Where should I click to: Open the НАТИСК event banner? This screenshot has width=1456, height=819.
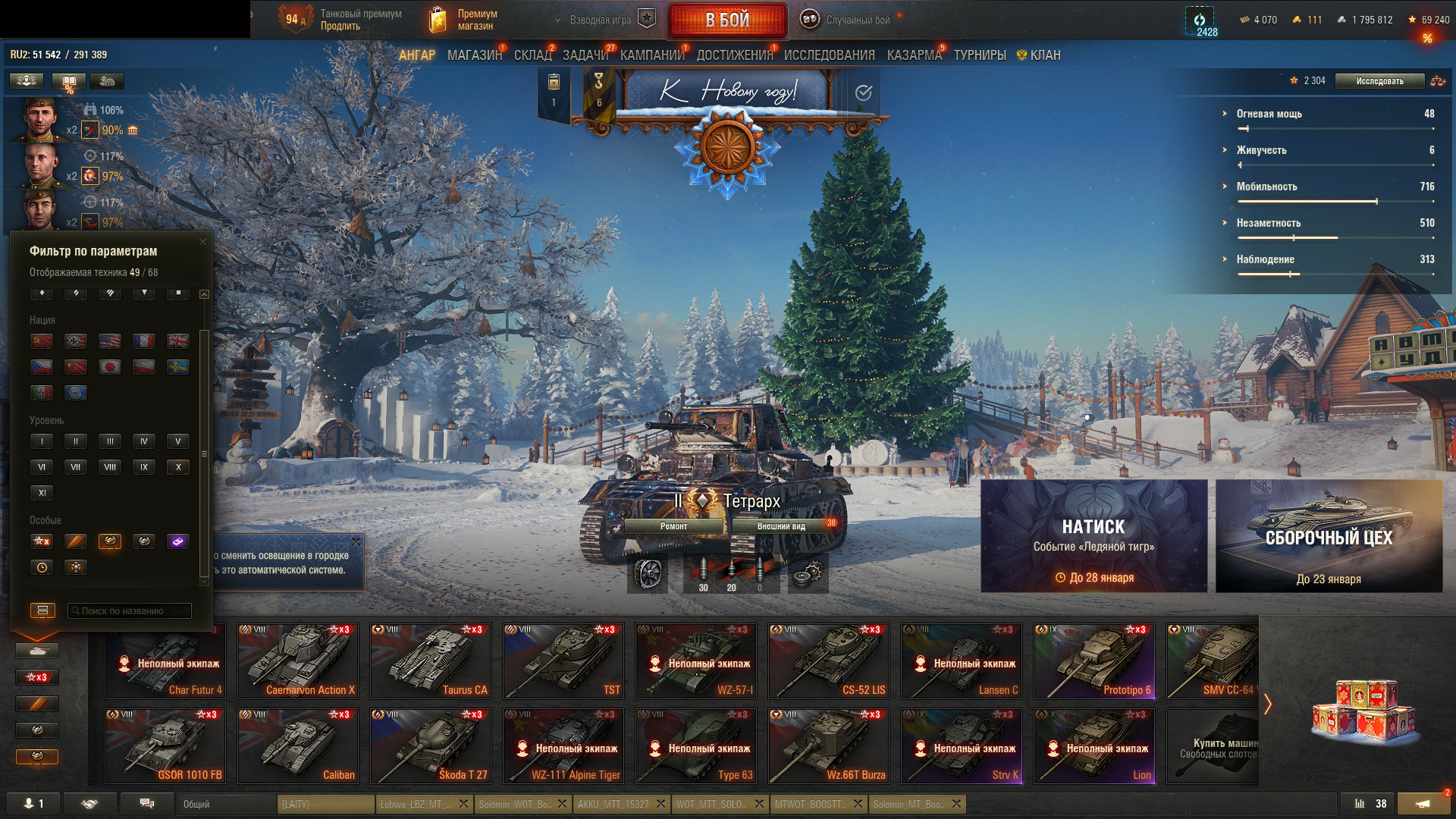(1094, 535)
